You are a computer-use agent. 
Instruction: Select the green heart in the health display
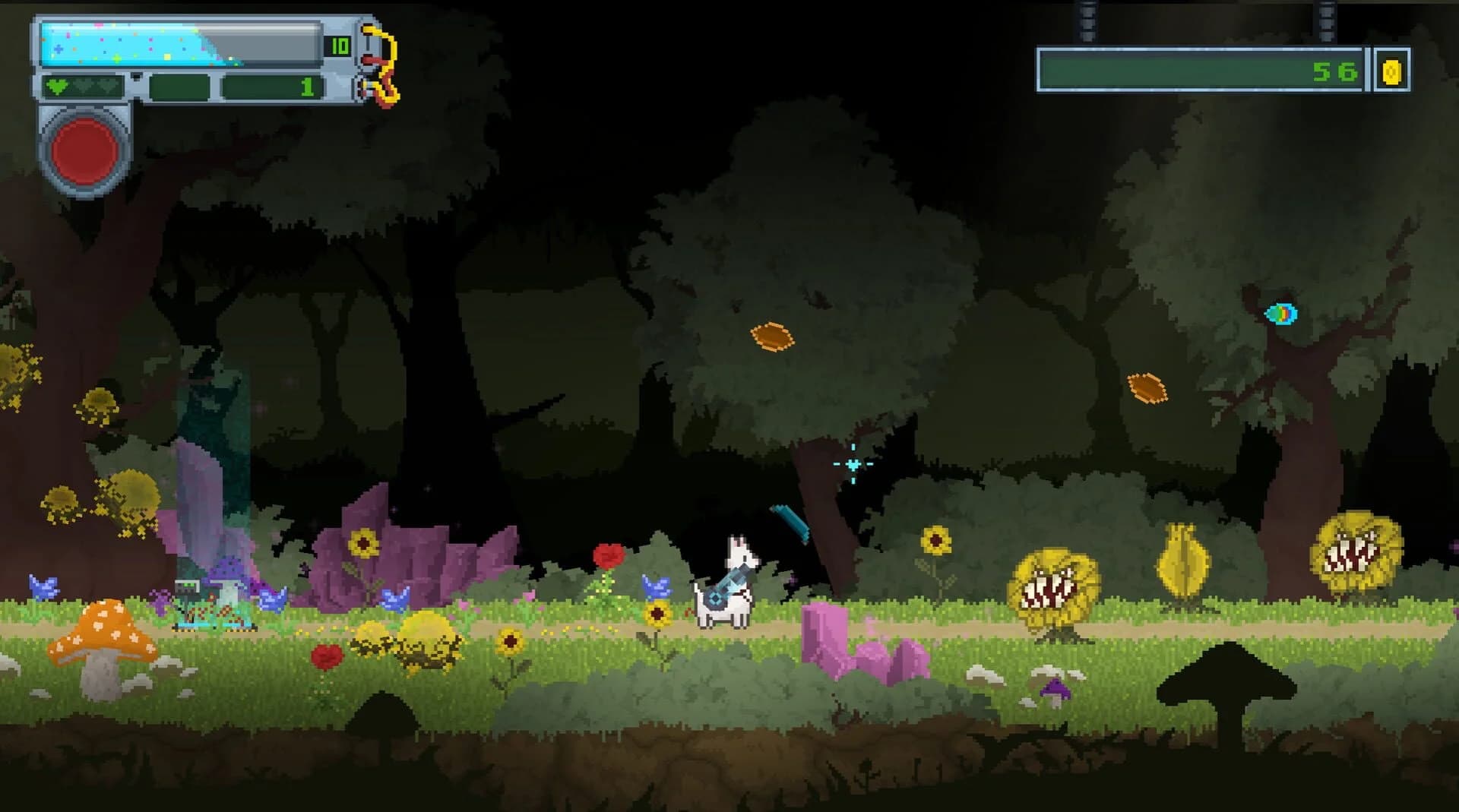pos(58,87)
